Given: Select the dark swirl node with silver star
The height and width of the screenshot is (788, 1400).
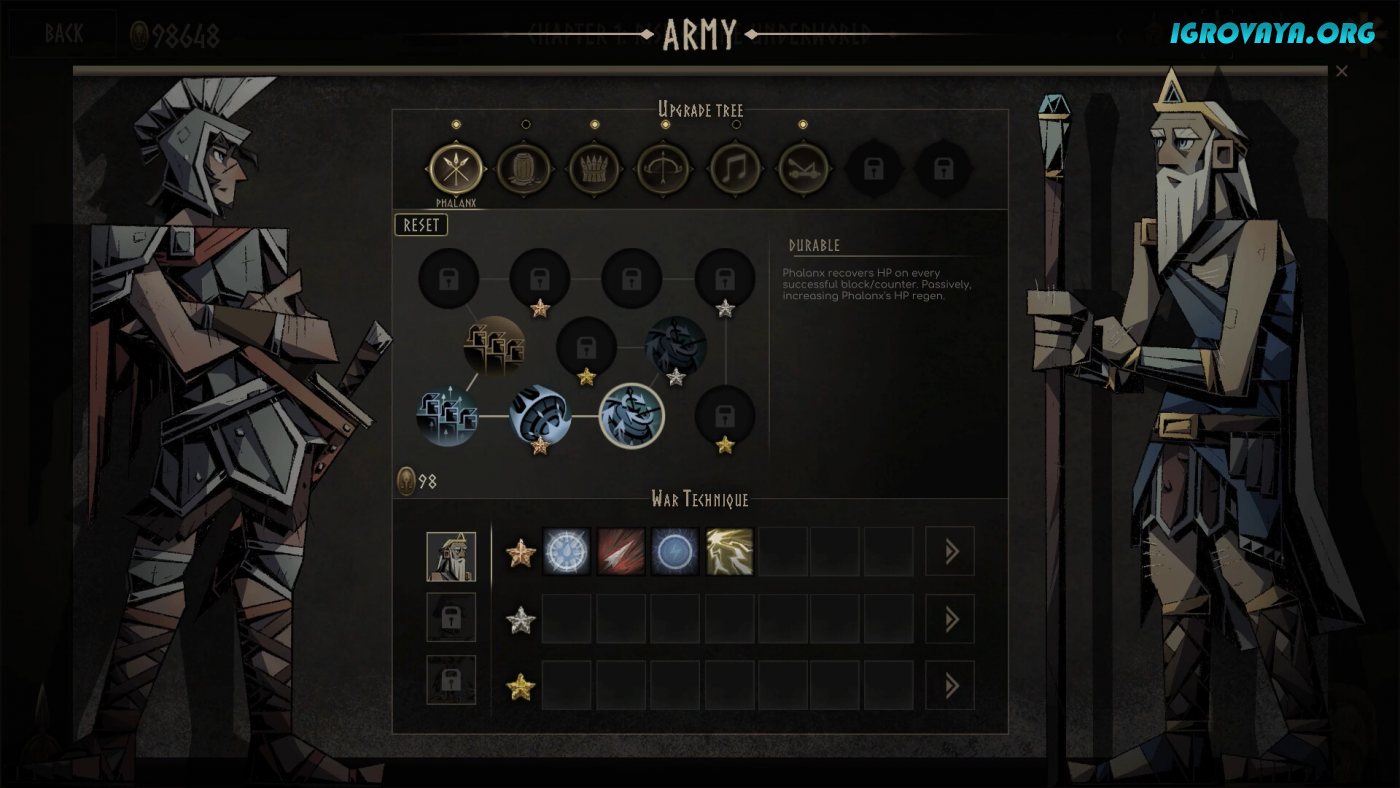Looking at the screenshot, I should point(676,346).
